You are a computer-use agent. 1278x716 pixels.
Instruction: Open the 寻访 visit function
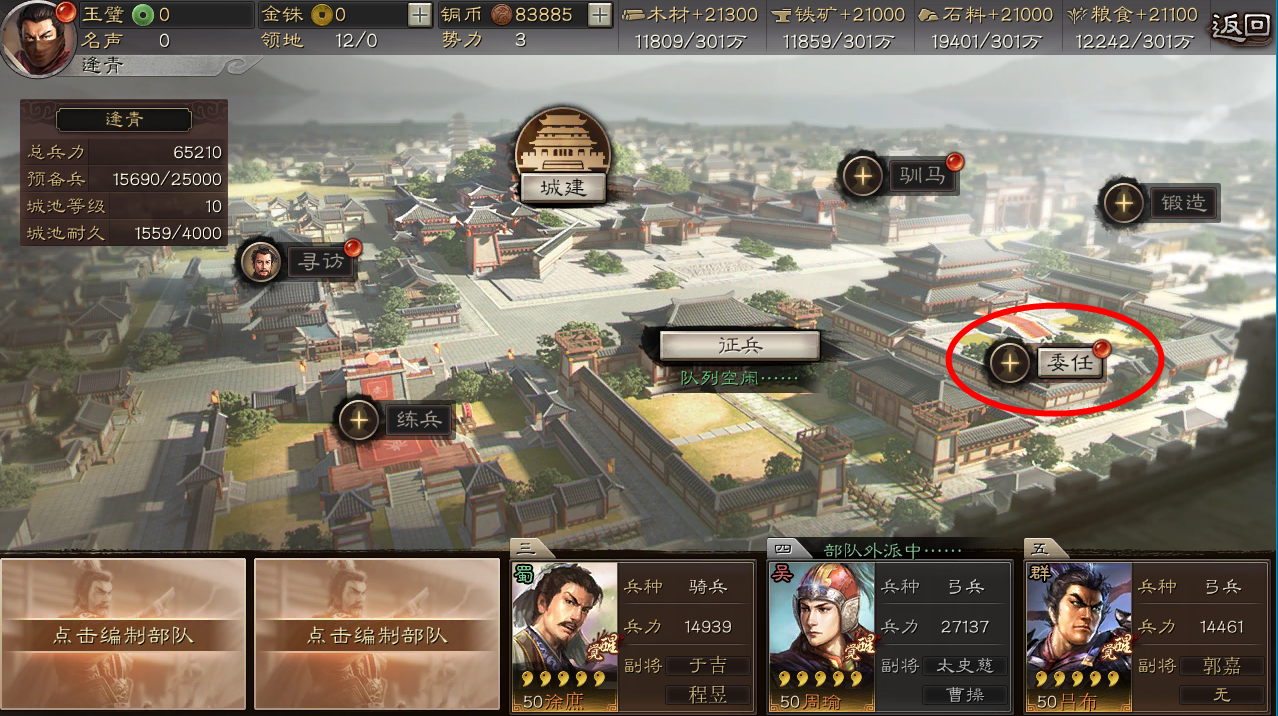click(319, 262)
